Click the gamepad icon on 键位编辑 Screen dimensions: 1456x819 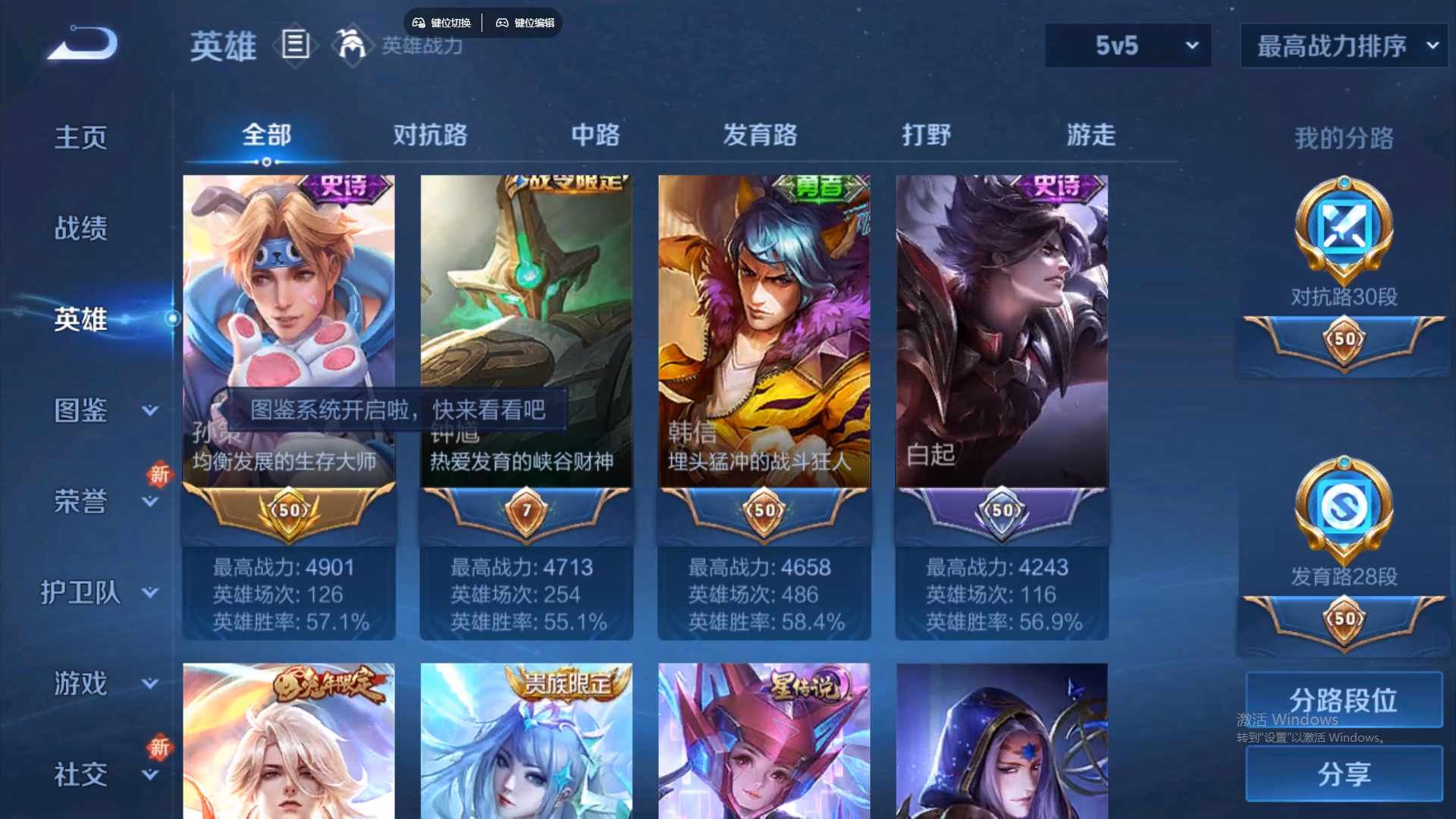point(503,23)
